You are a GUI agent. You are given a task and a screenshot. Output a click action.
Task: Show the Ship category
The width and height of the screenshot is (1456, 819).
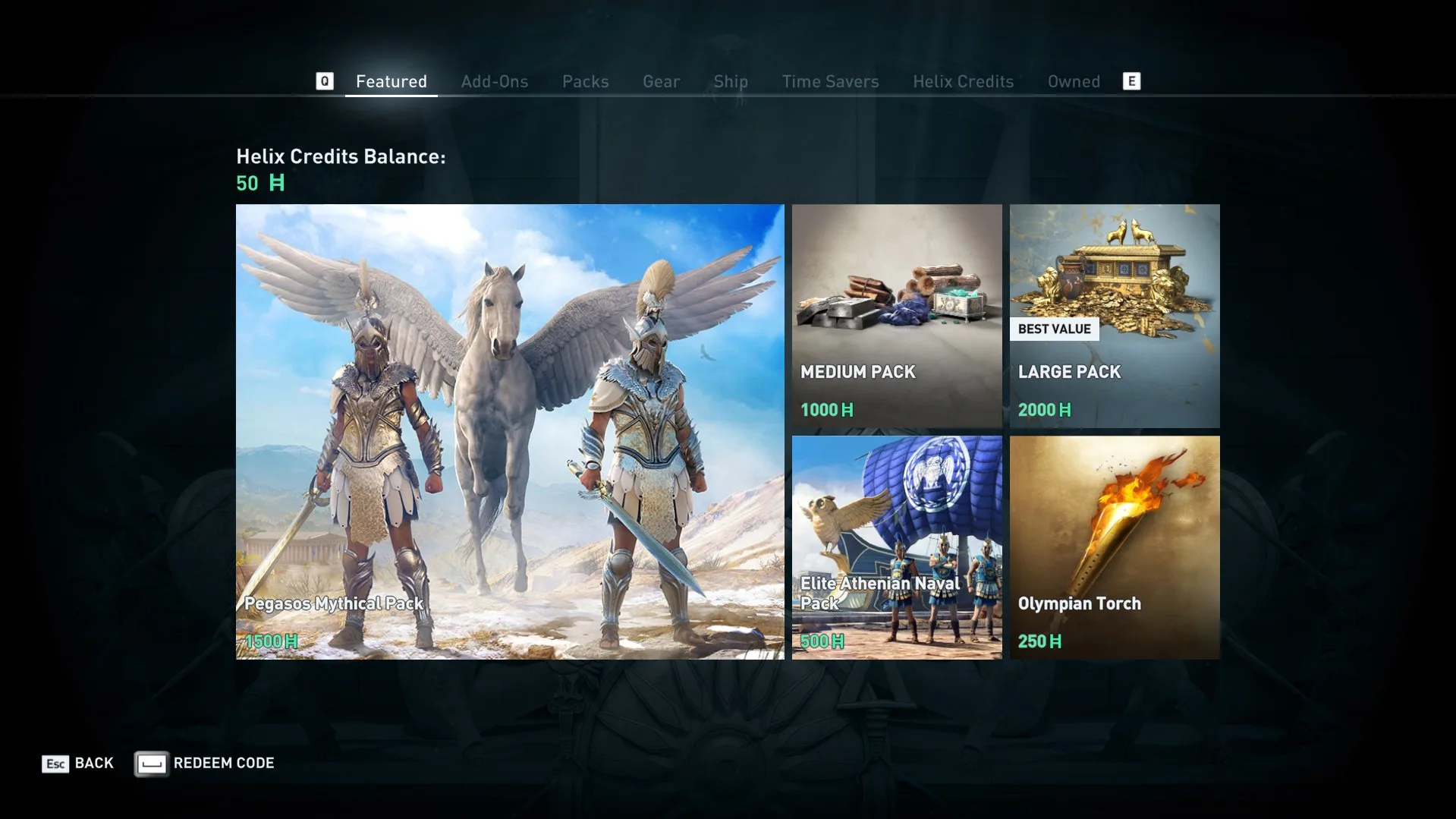coord(730,81)
